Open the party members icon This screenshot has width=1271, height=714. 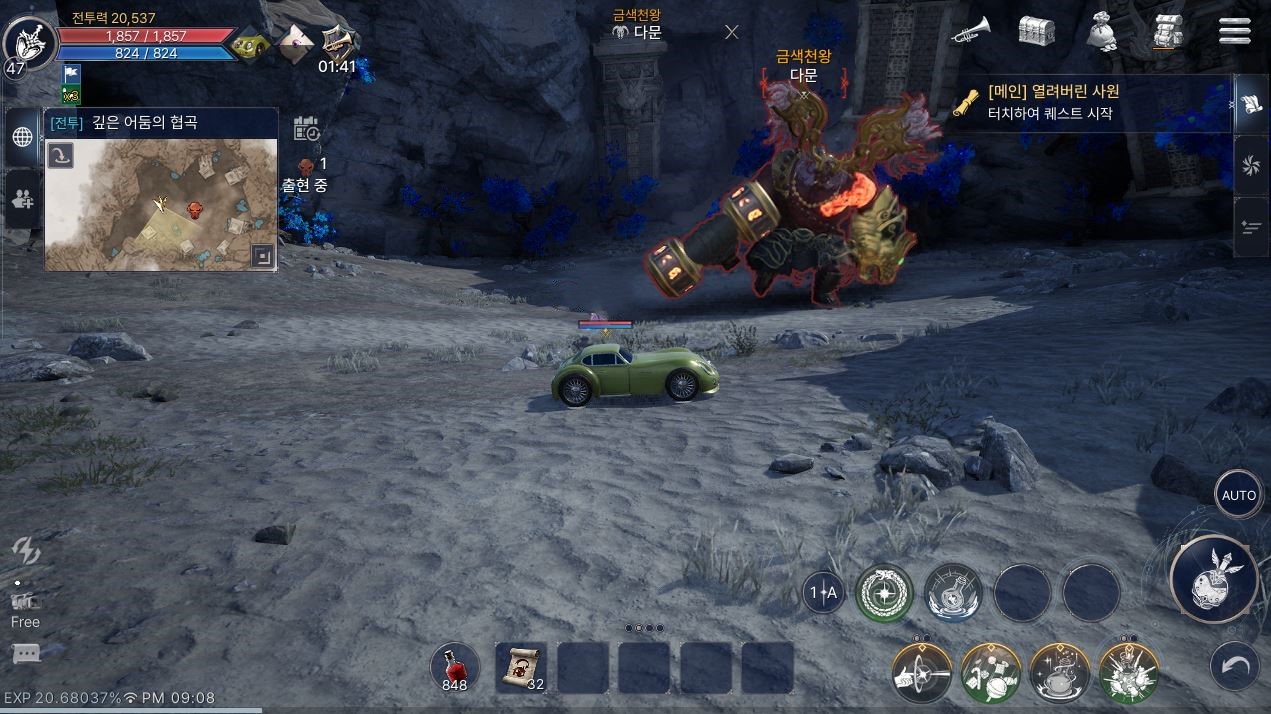(22, 198)
